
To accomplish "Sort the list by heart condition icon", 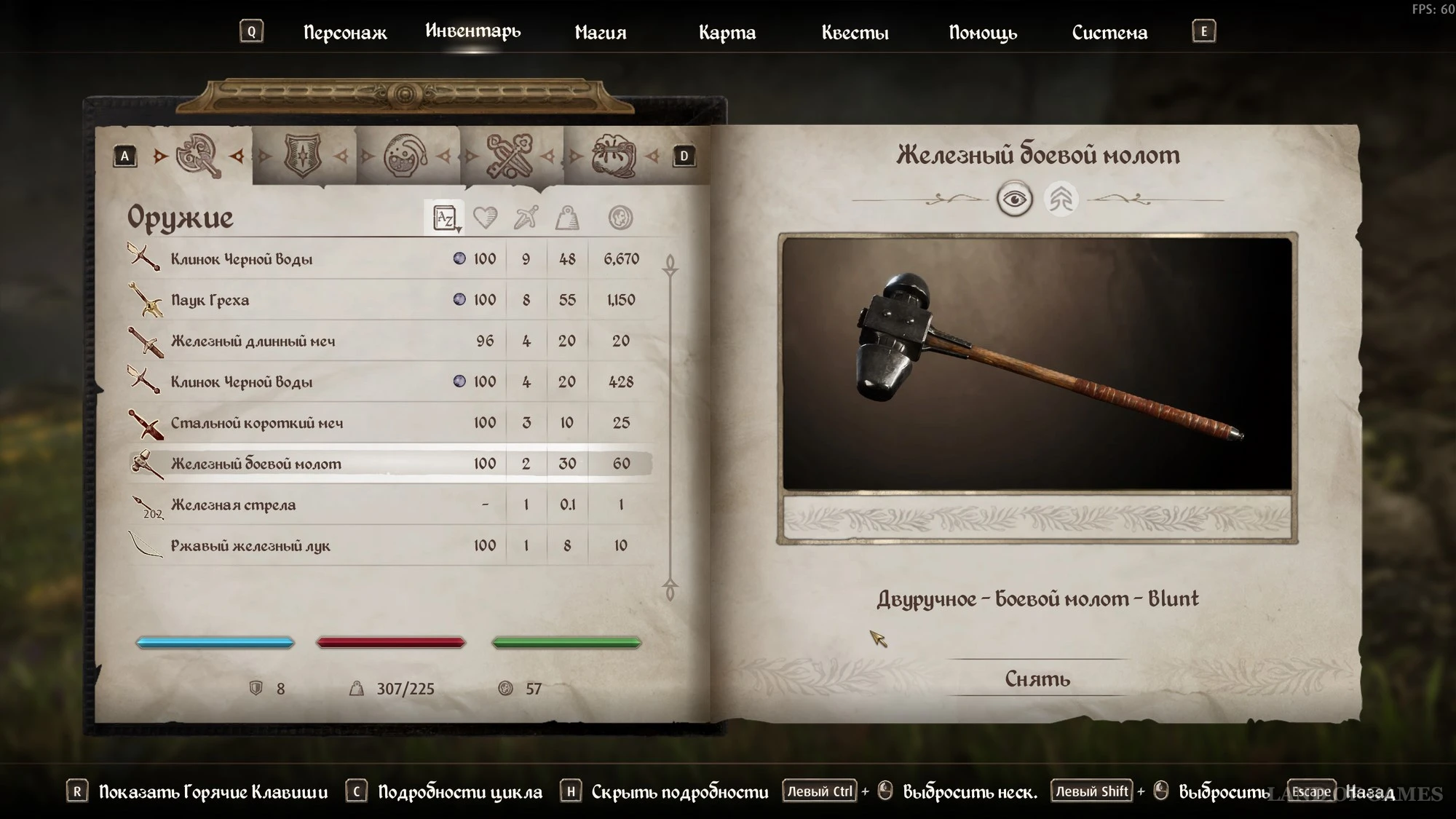I will coord(485,218).
